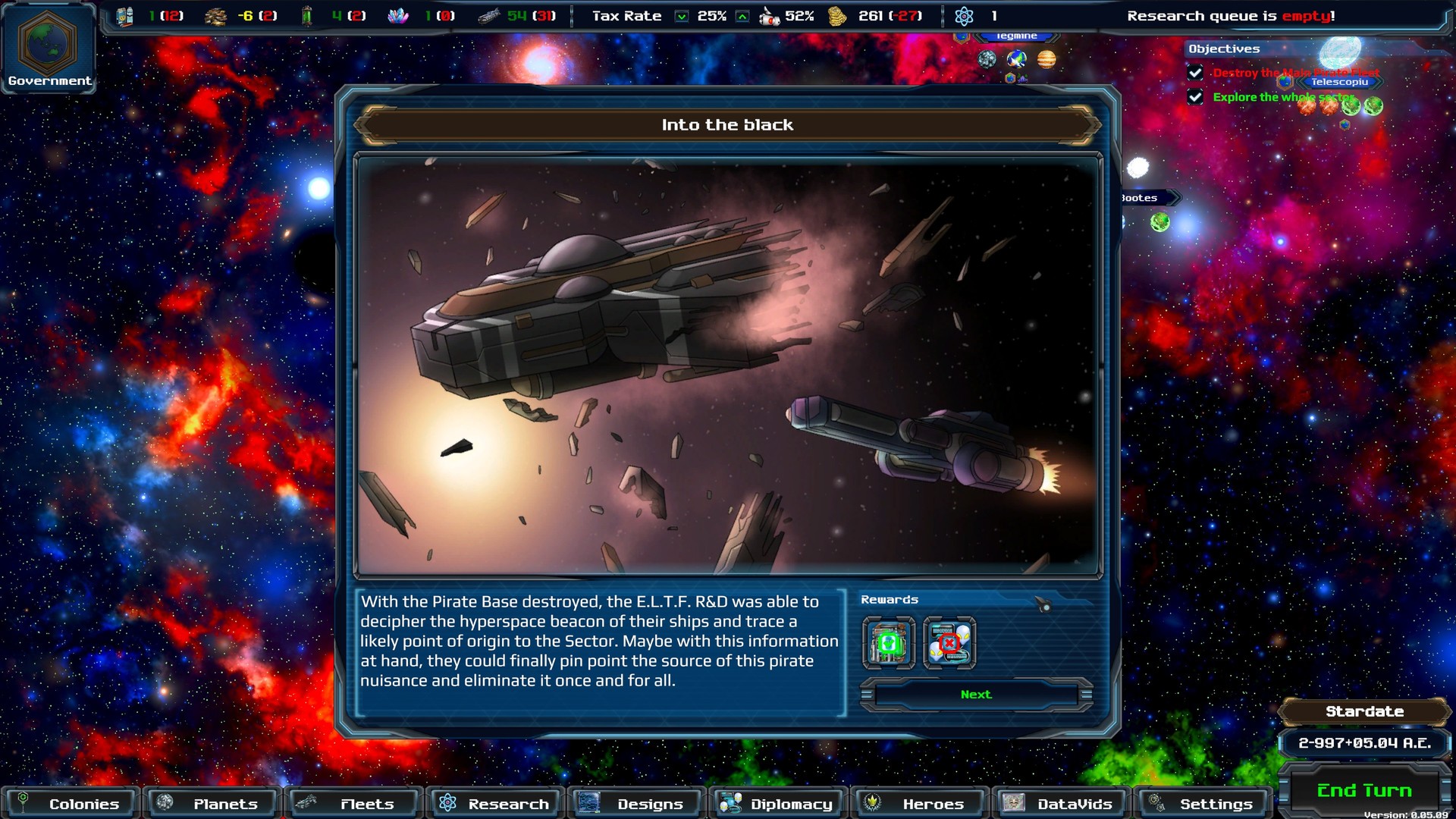Collapse the Objectives panel header
1456x819 pixels.
click(1224, 48)
